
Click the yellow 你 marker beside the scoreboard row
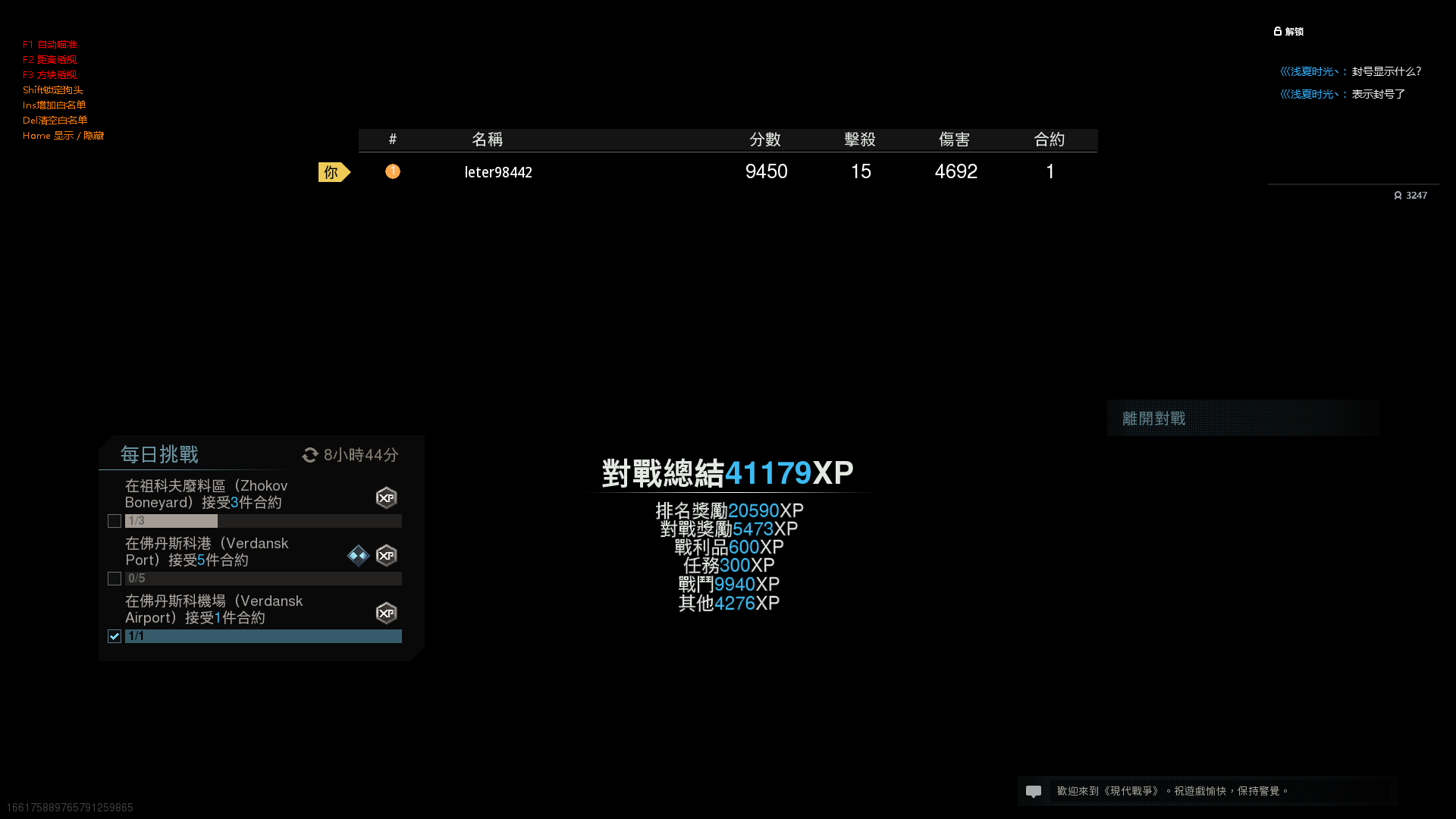(x=332, y=172)
